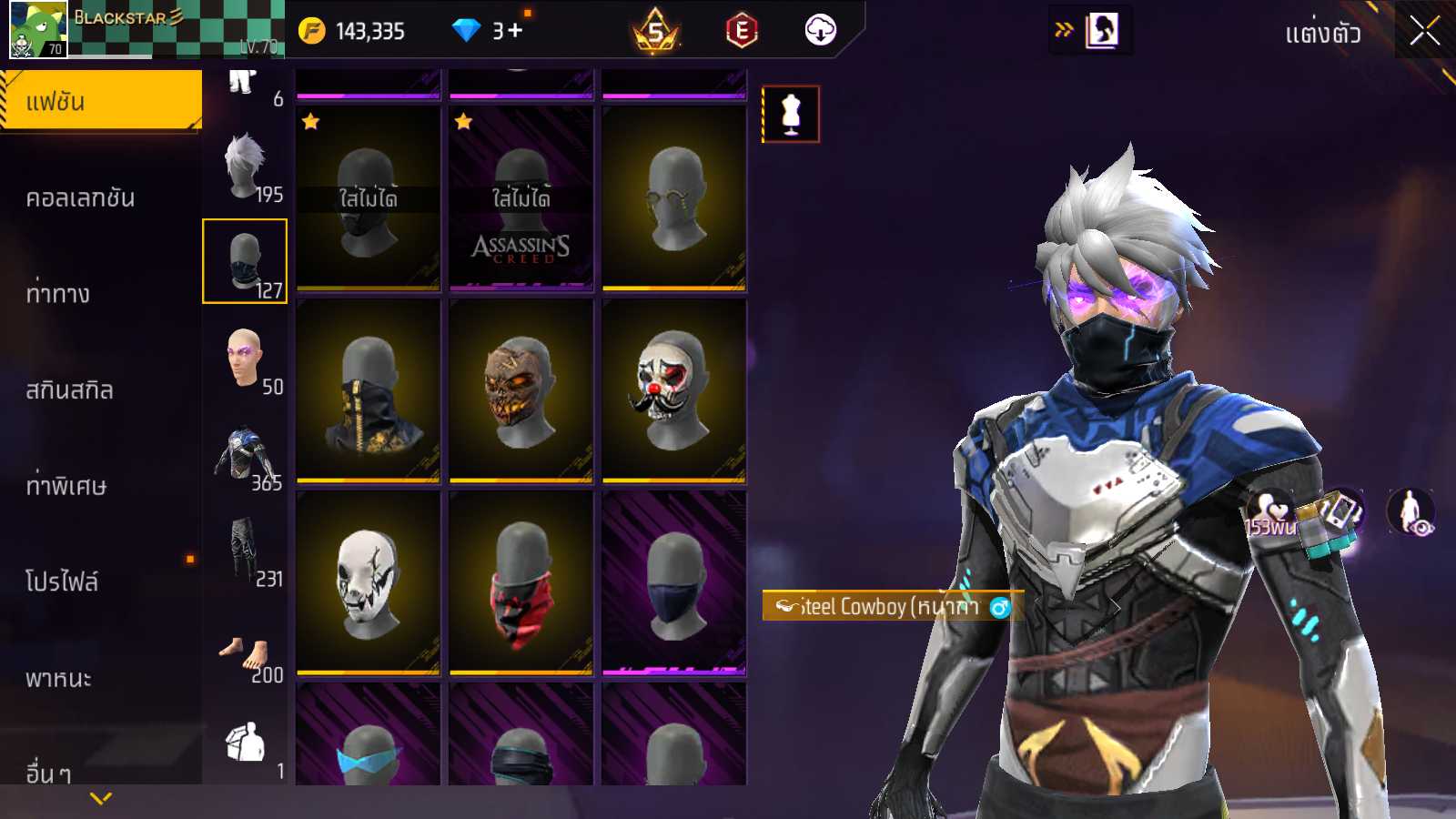Go to the ท่าพิเศษ special moves tab
The width and height of the screenshot is (1456, 819).
66,486
